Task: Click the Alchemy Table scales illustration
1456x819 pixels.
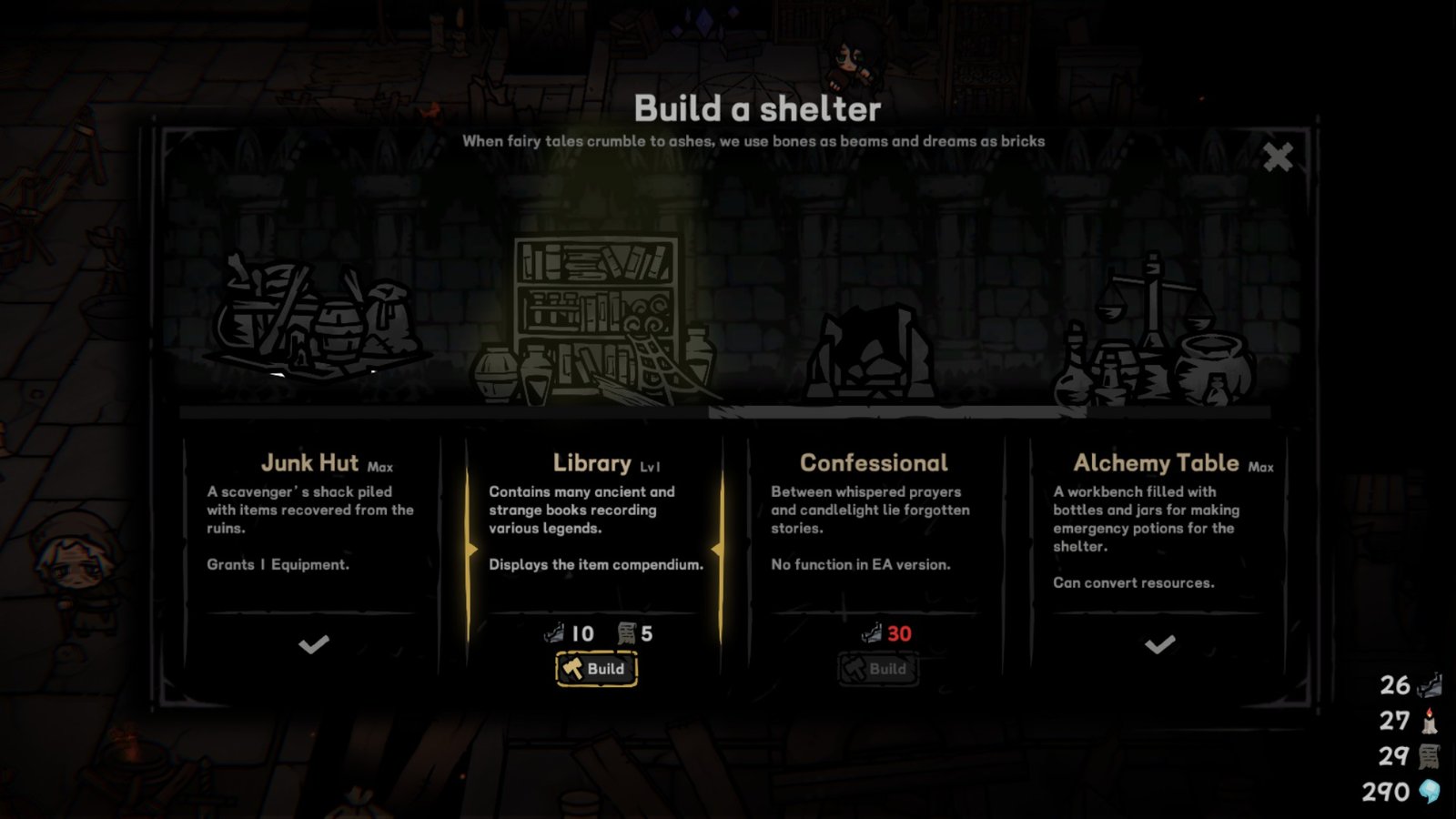Action: (x=1156, y=332)
